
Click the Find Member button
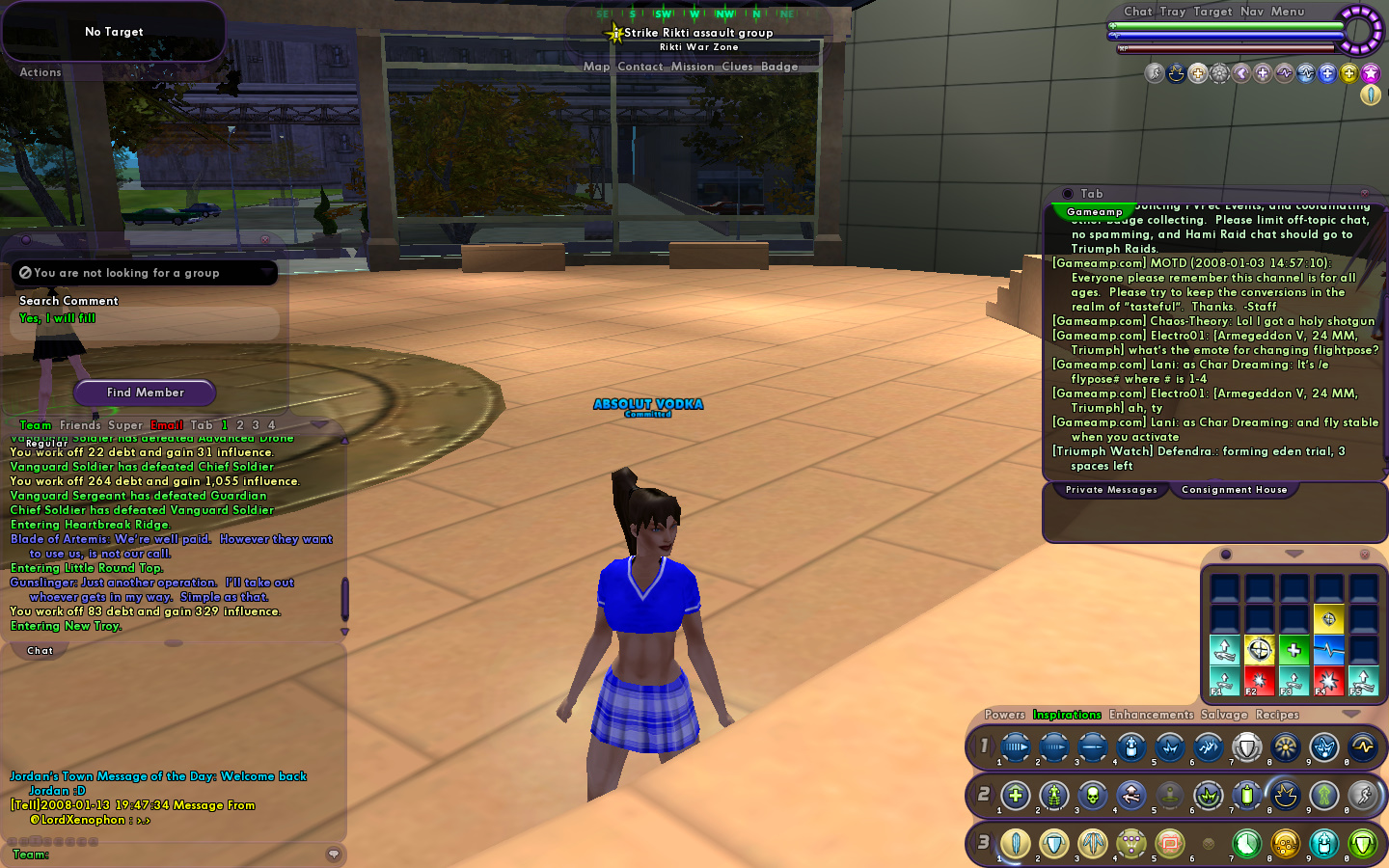(145, 393)
